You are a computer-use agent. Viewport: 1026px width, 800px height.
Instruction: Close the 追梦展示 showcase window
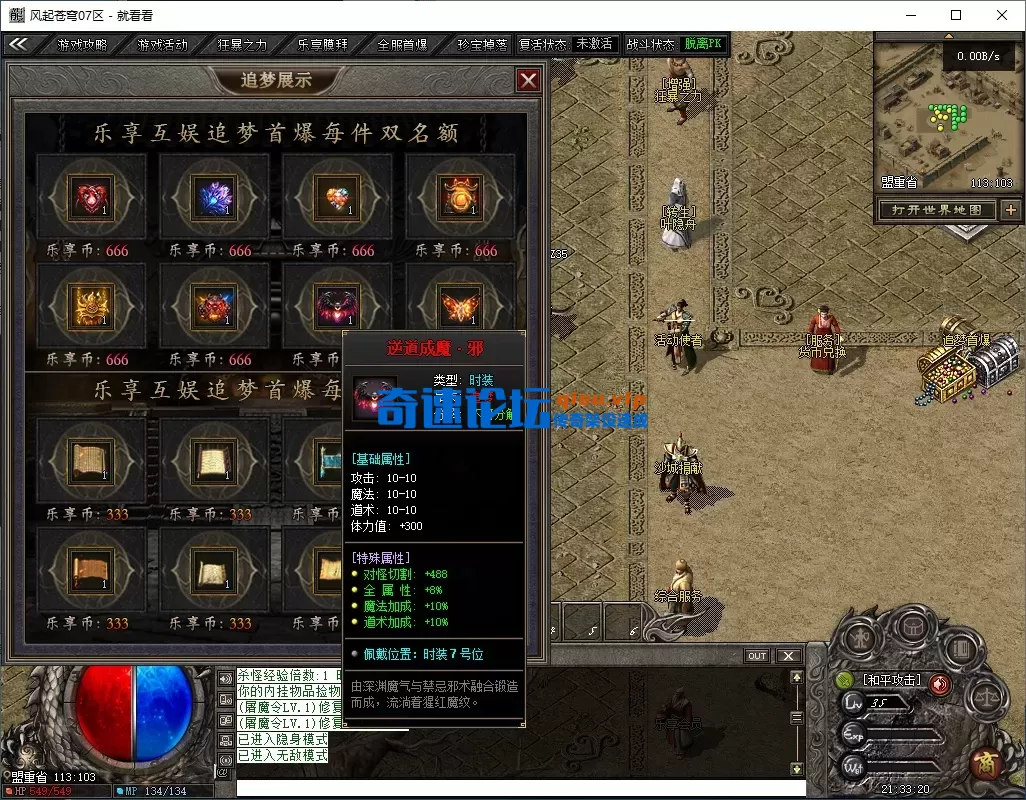pos(528,81)
